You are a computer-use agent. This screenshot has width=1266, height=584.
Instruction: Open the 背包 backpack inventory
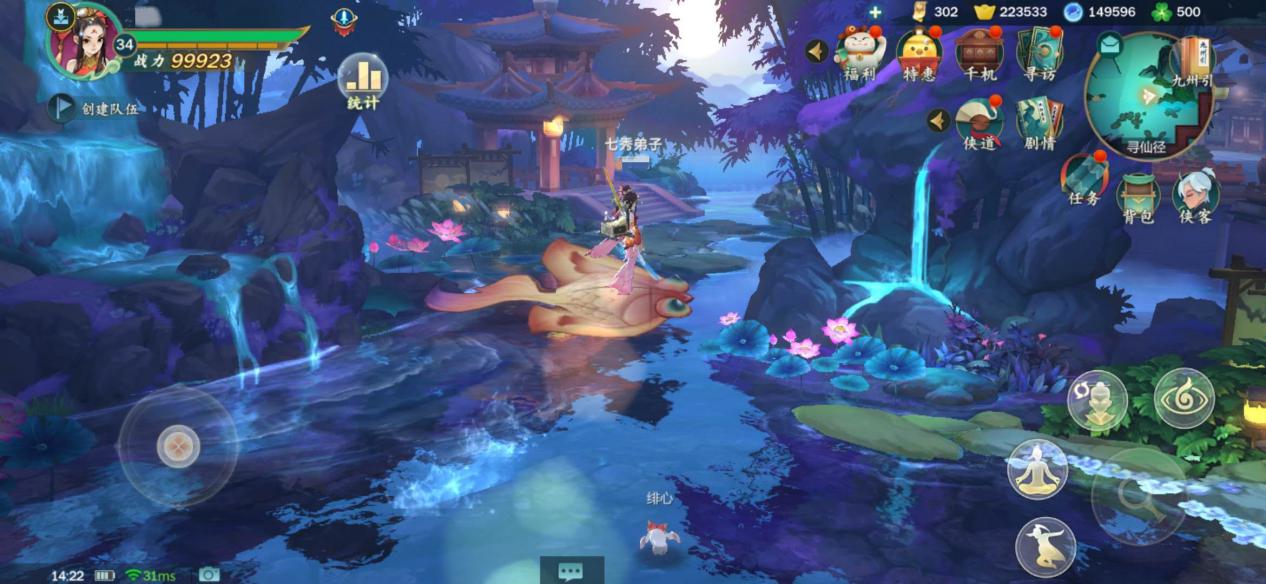1138,196
